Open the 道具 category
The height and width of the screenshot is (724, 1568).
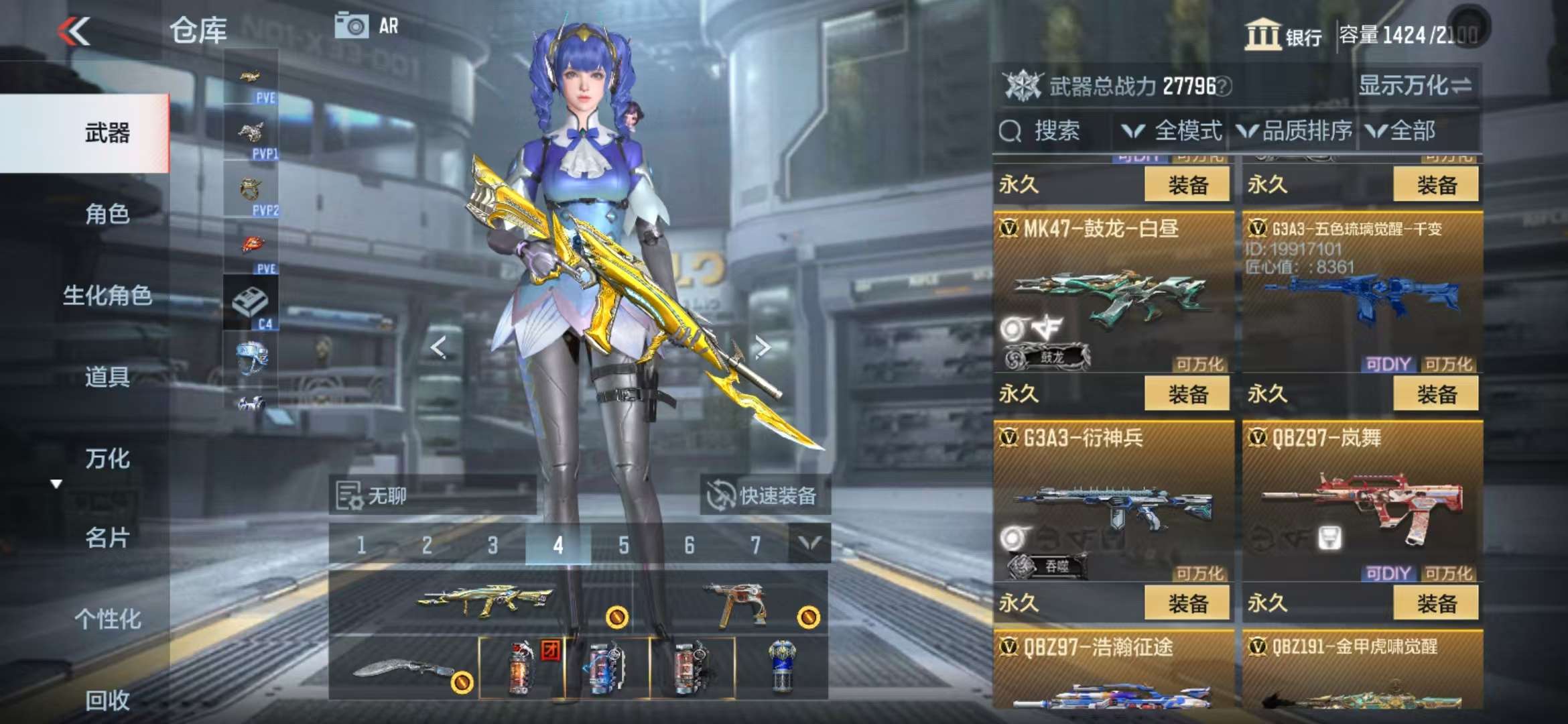point(107,377)
